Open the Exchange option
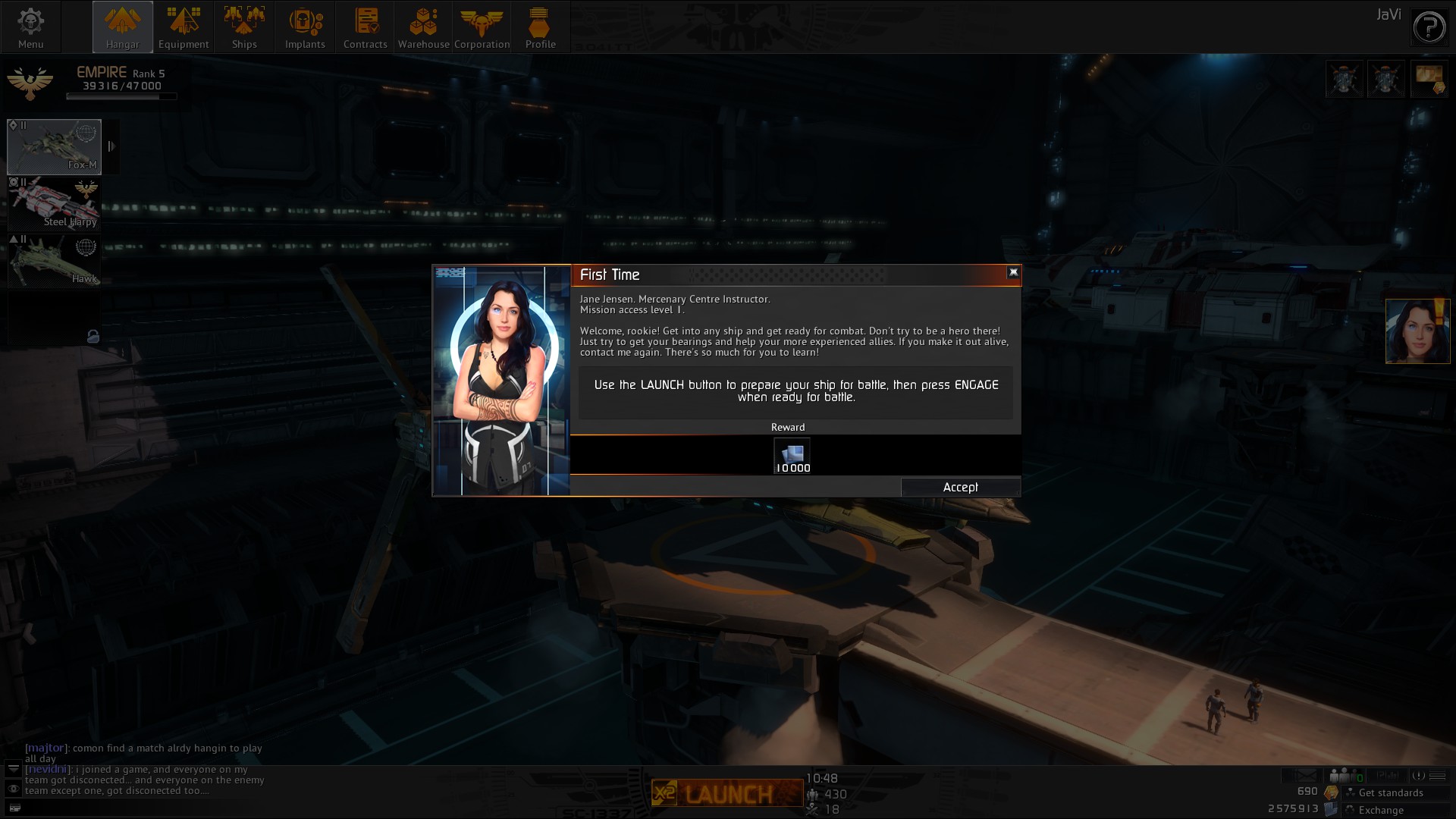The width and height of the screenshot is (1456, 819). [x=1381, y=810]
